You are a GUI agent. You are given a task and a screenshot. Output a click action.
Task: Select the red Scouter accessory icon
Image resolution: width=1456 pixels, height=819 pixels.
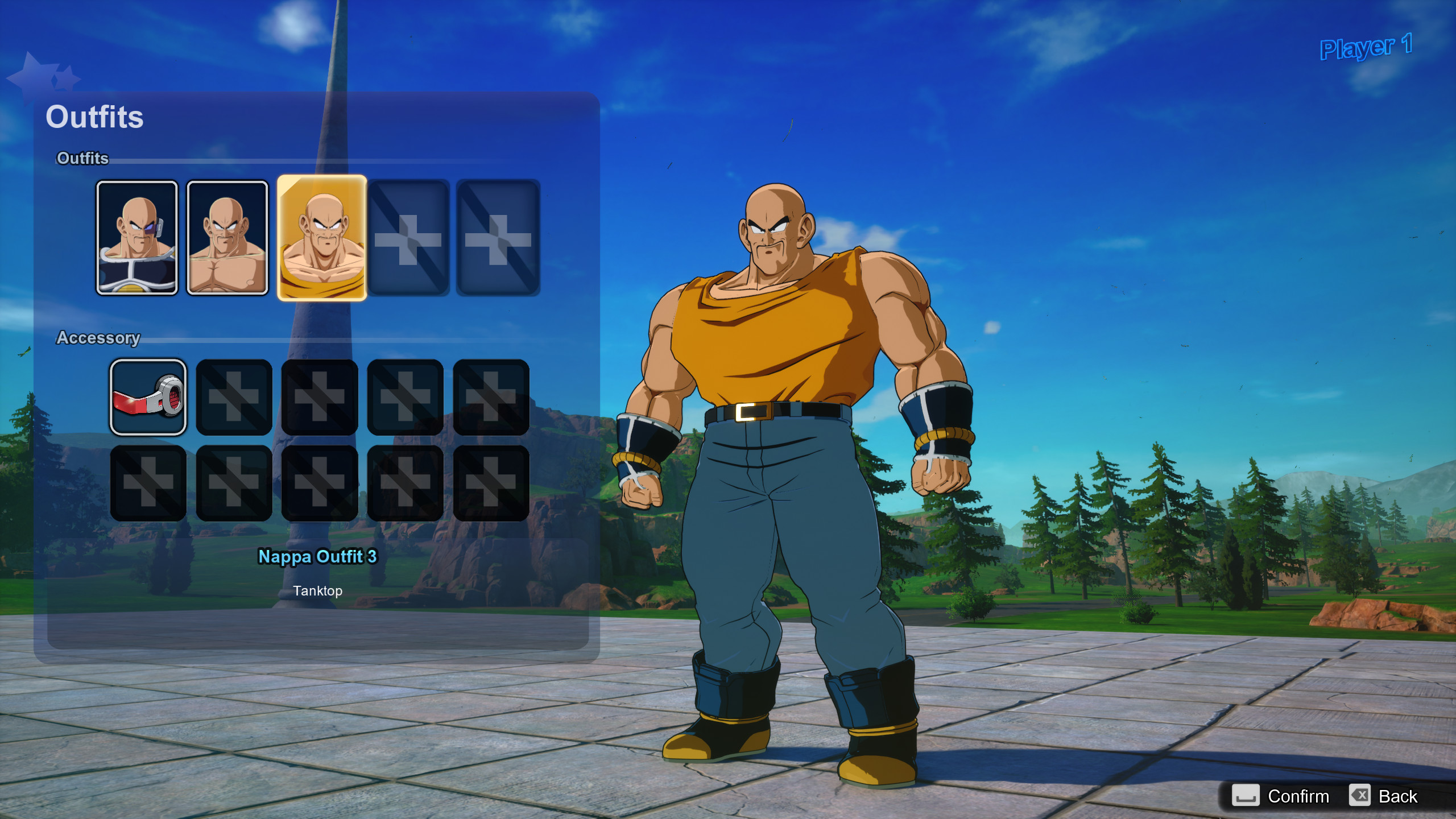point(148,398)
